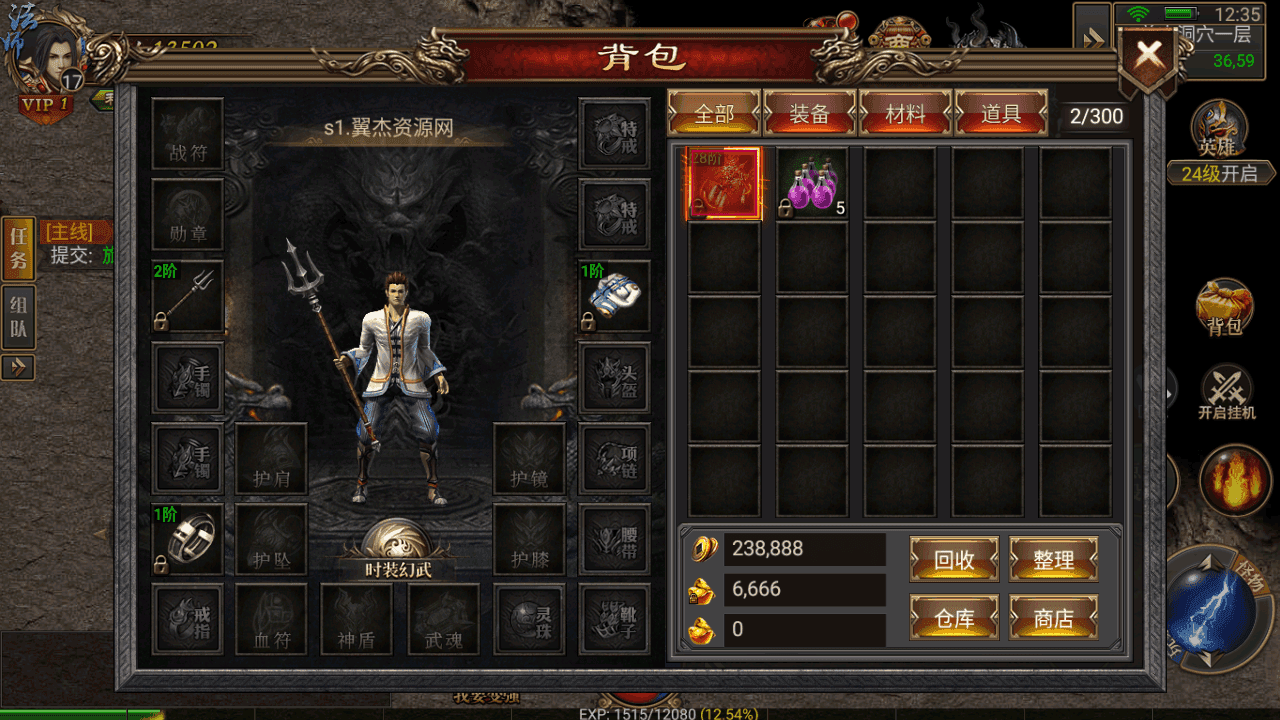The width and height of the screenshot is (1280, 720).
Task: Open the 装备 equipment tab
Action: tap(809, 114)
